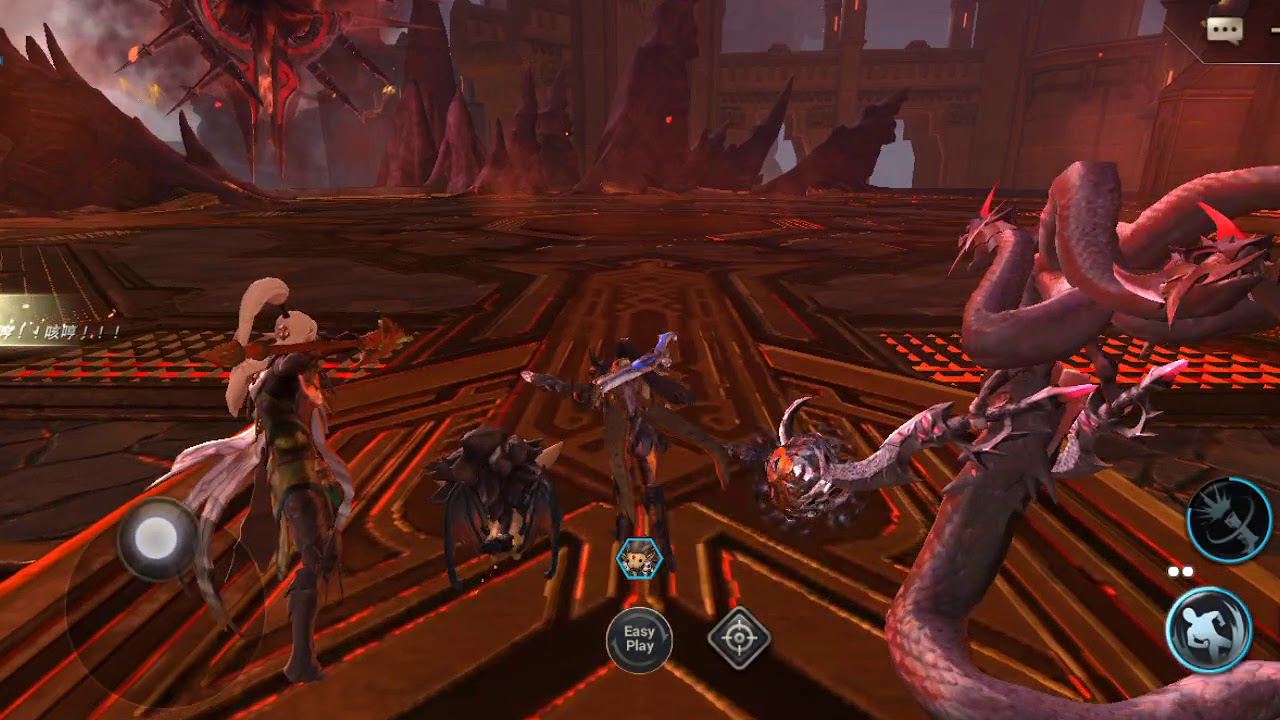Use the dodge roll skill button
Viewport: 1280px width, 720px height.
[x=1209, y=629]
